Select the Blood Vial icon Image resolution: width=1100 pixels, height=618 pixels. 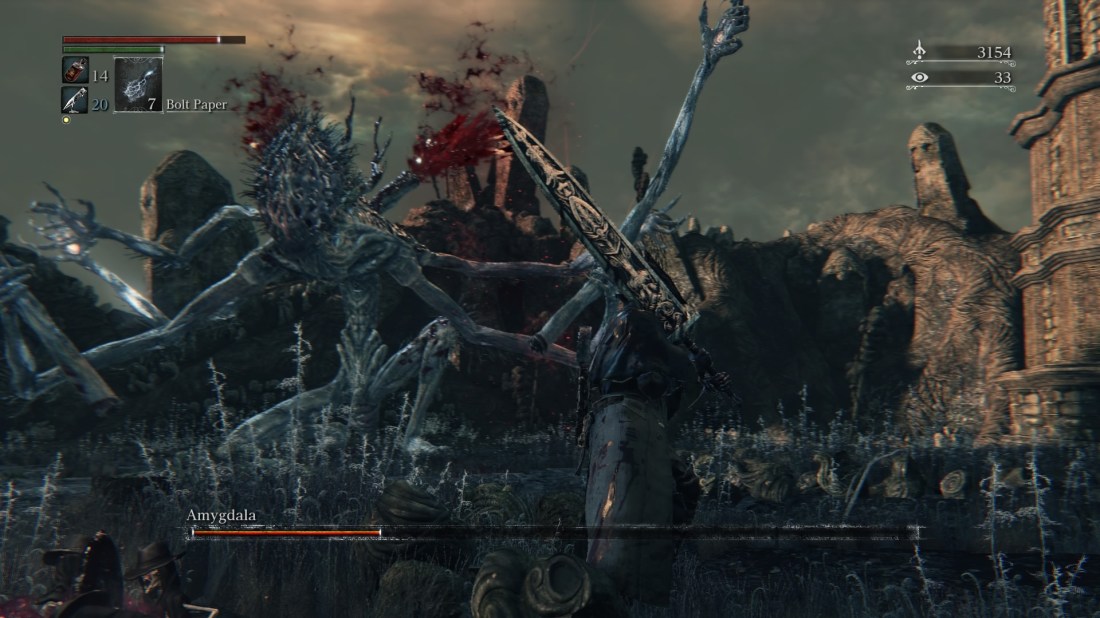click(x=75, y=72)
